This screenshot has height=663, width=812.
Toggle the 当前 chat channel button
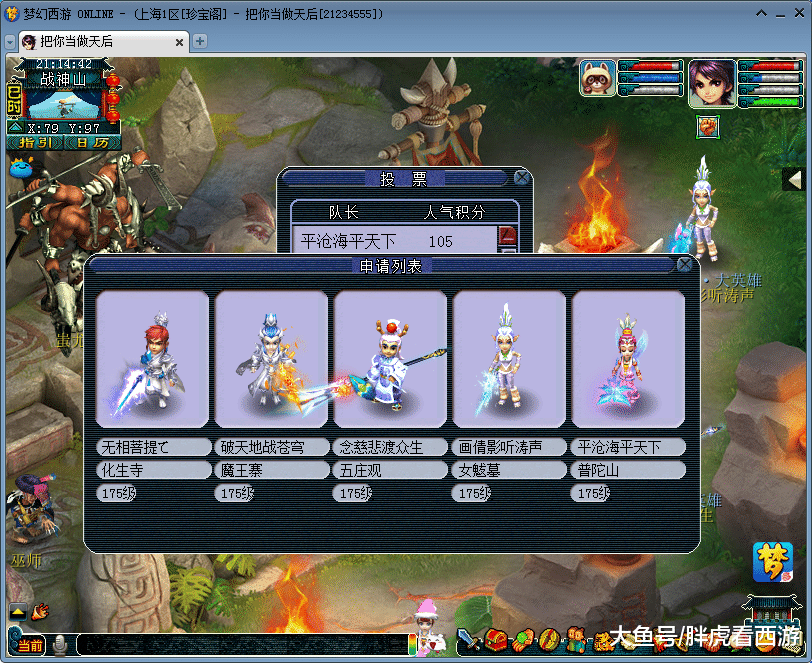point(30,646)
